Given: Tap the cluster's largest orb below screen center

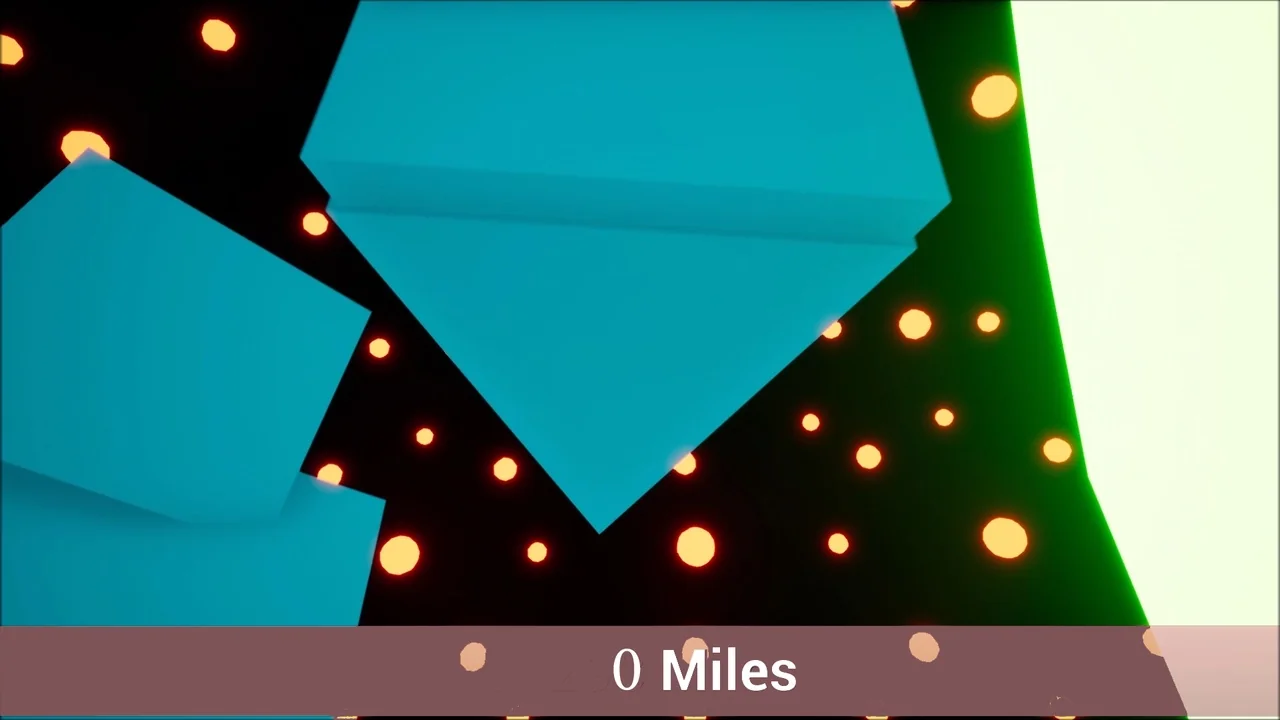Looking at the screenshot, I should 696,548.
